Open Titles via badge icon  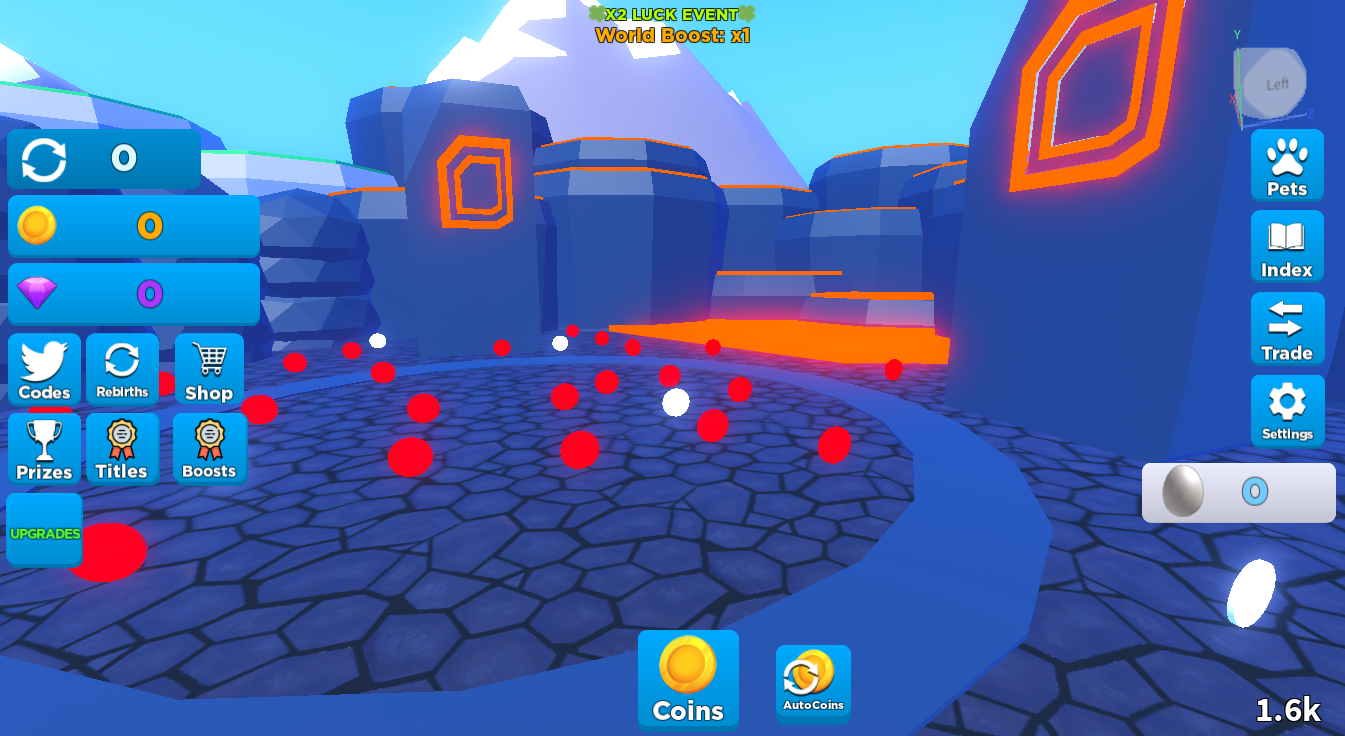coord(122,447)
